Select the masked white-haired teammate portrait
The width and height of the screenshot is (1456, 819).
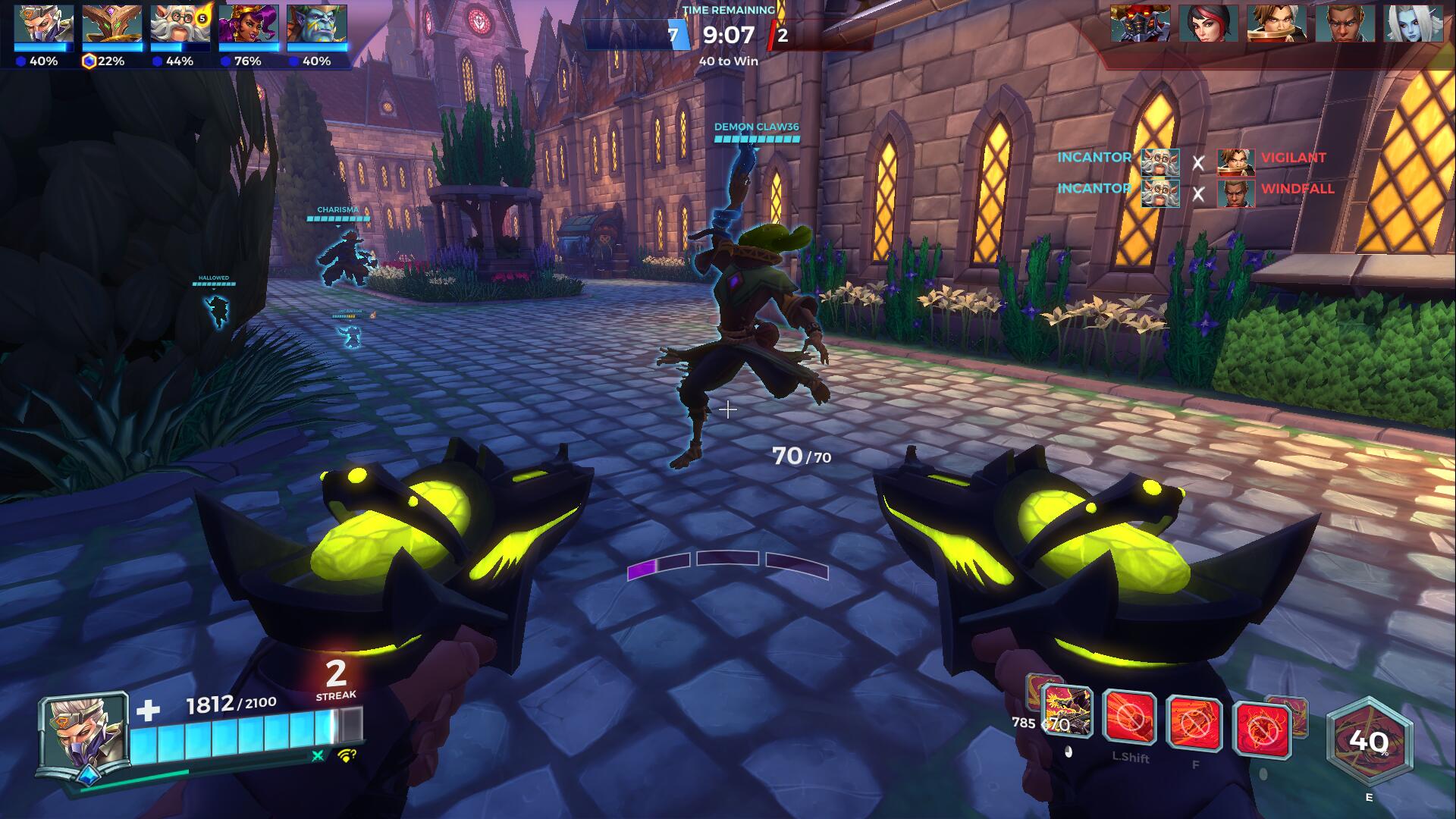click(44, 24)
